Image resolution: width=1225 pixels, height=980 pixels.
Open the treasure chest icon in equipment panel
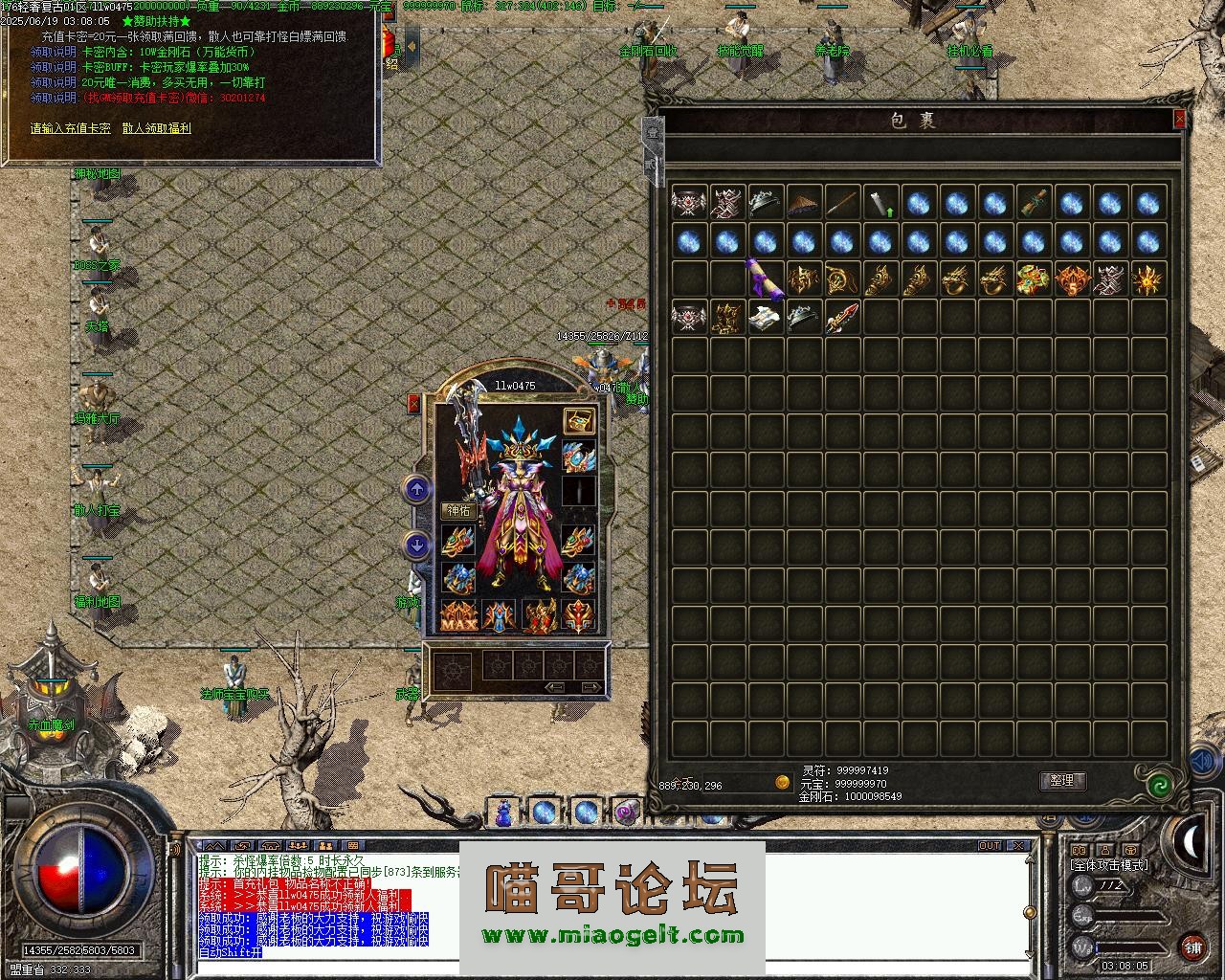point(577,420)
